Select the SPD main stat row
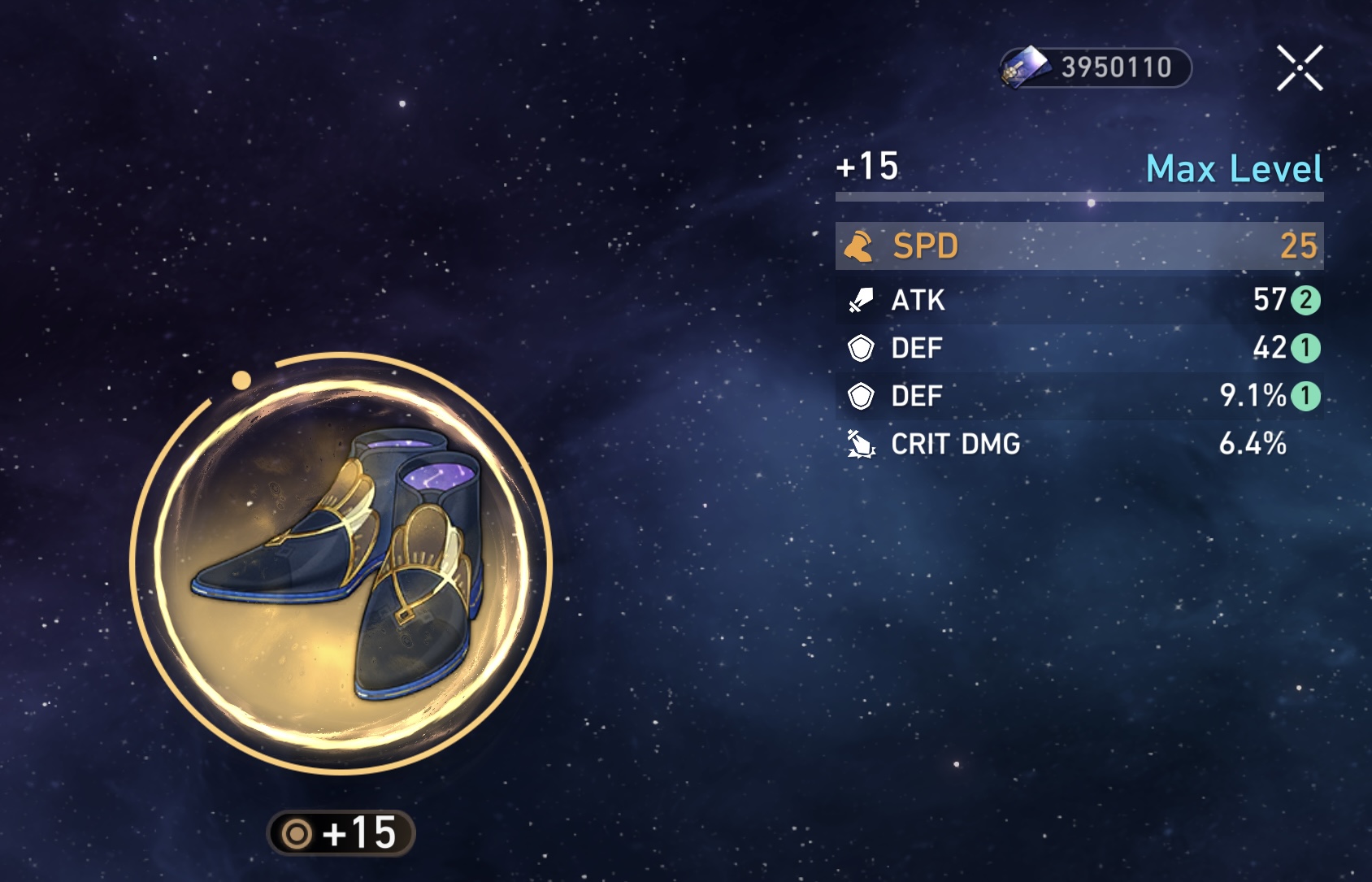The width and height of the screenshot is (1372, 882). coord(1079,245)
